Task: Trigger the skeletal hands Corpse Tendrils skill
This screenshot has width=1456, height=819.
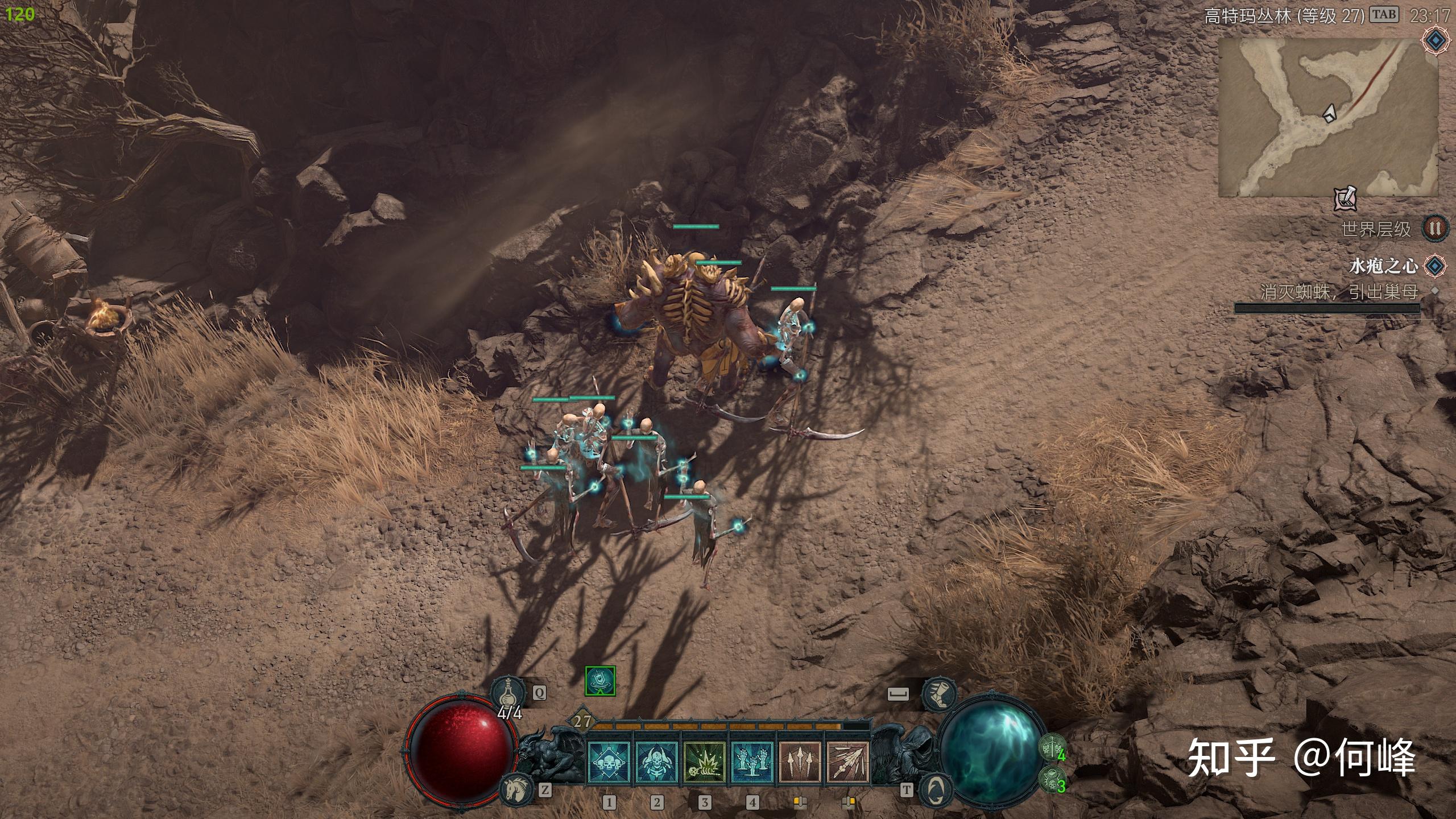Action: [x=752, y=762]
